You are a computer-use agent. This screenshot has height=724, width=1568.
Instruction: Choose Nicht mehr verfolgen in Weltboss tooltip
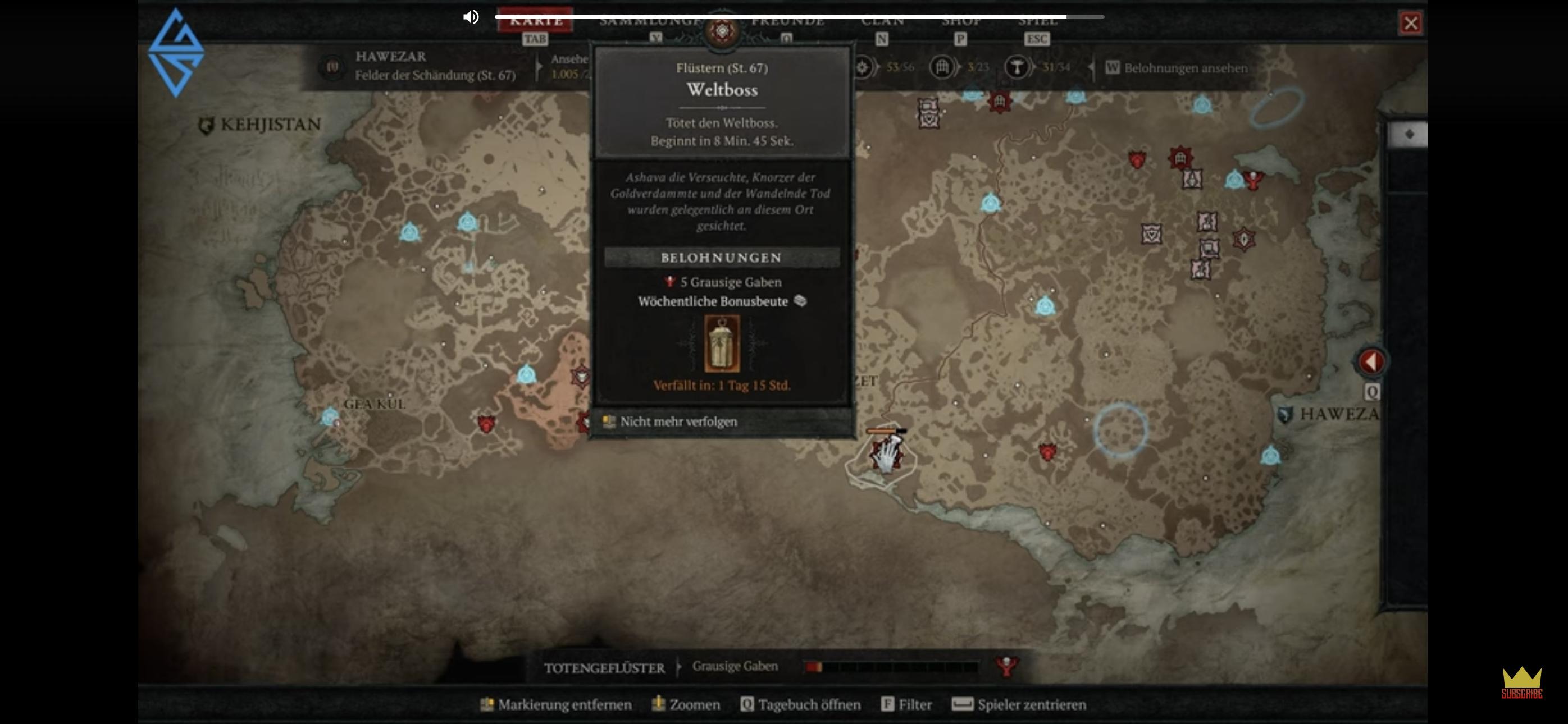pyautogui.click(x=678, y=421)
